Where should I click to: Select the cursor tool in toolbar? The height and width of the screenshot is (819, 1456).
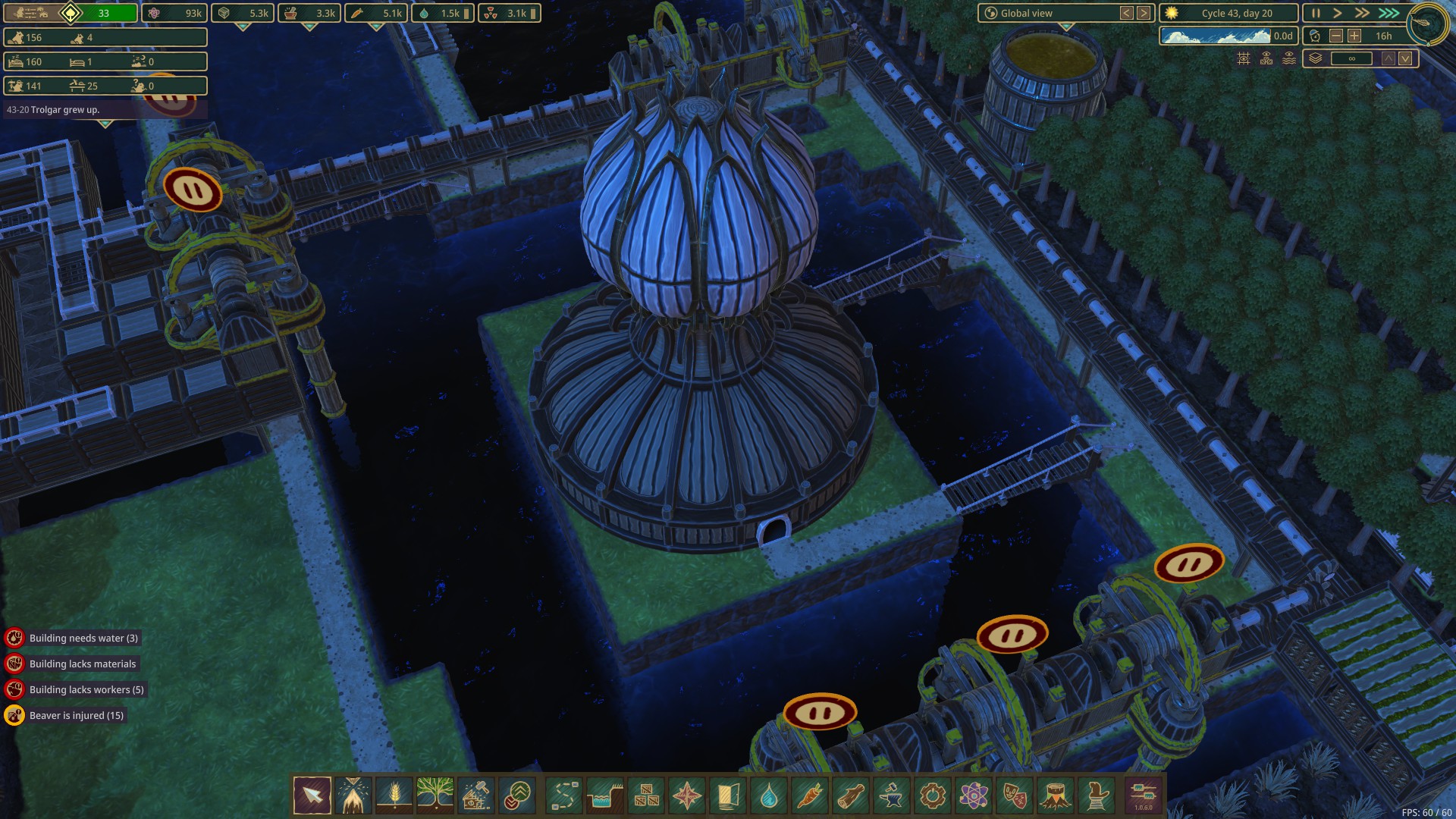coord(312,795)
